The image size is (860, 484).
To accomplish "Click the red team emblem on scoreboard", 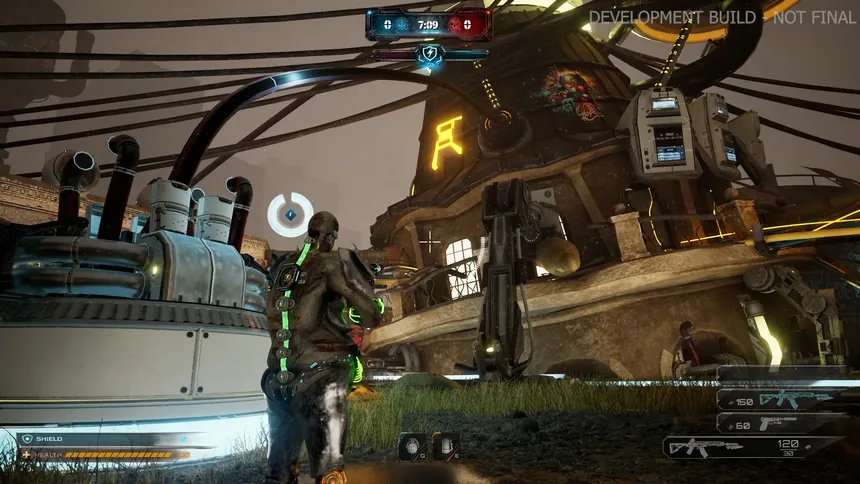I will click(457, 24).
